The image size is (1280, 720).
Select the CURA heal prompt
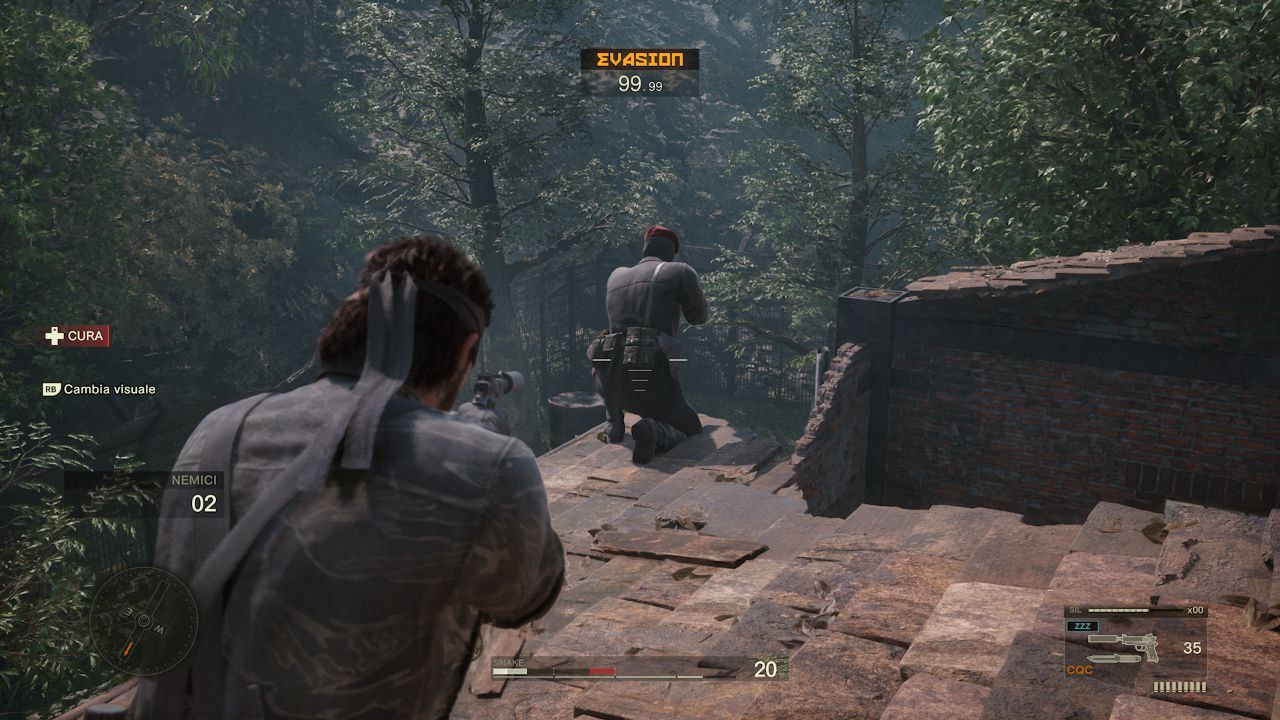[76, 336]
